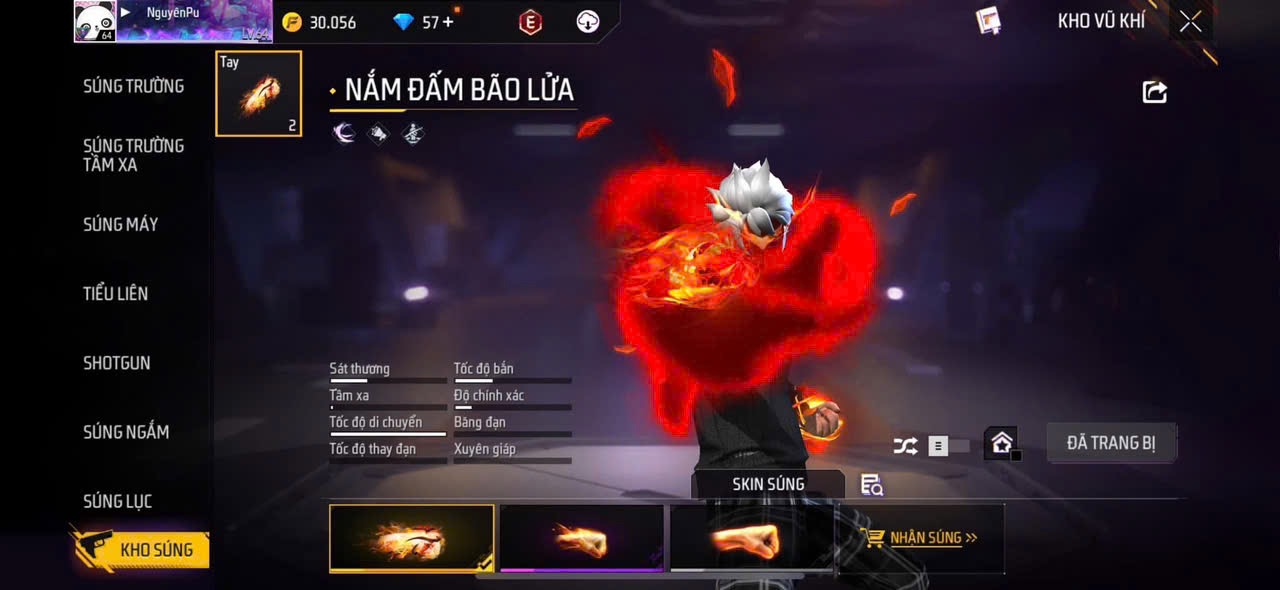This screenshot has height=590, width=1280.
Task: Open the NHẬN SÚNG link
Action: 921,538
